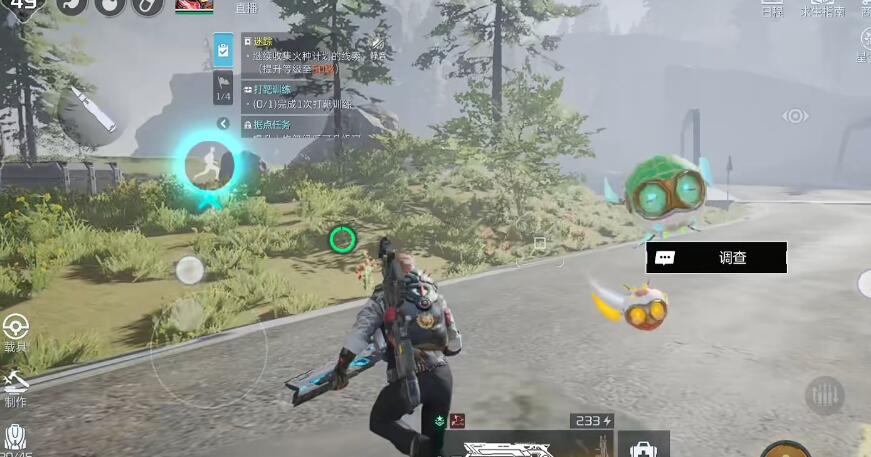This screenshot has width=871, height=457.
Task: Switch to the flag 1/4 objectives tab
Action: pos(224,87)
